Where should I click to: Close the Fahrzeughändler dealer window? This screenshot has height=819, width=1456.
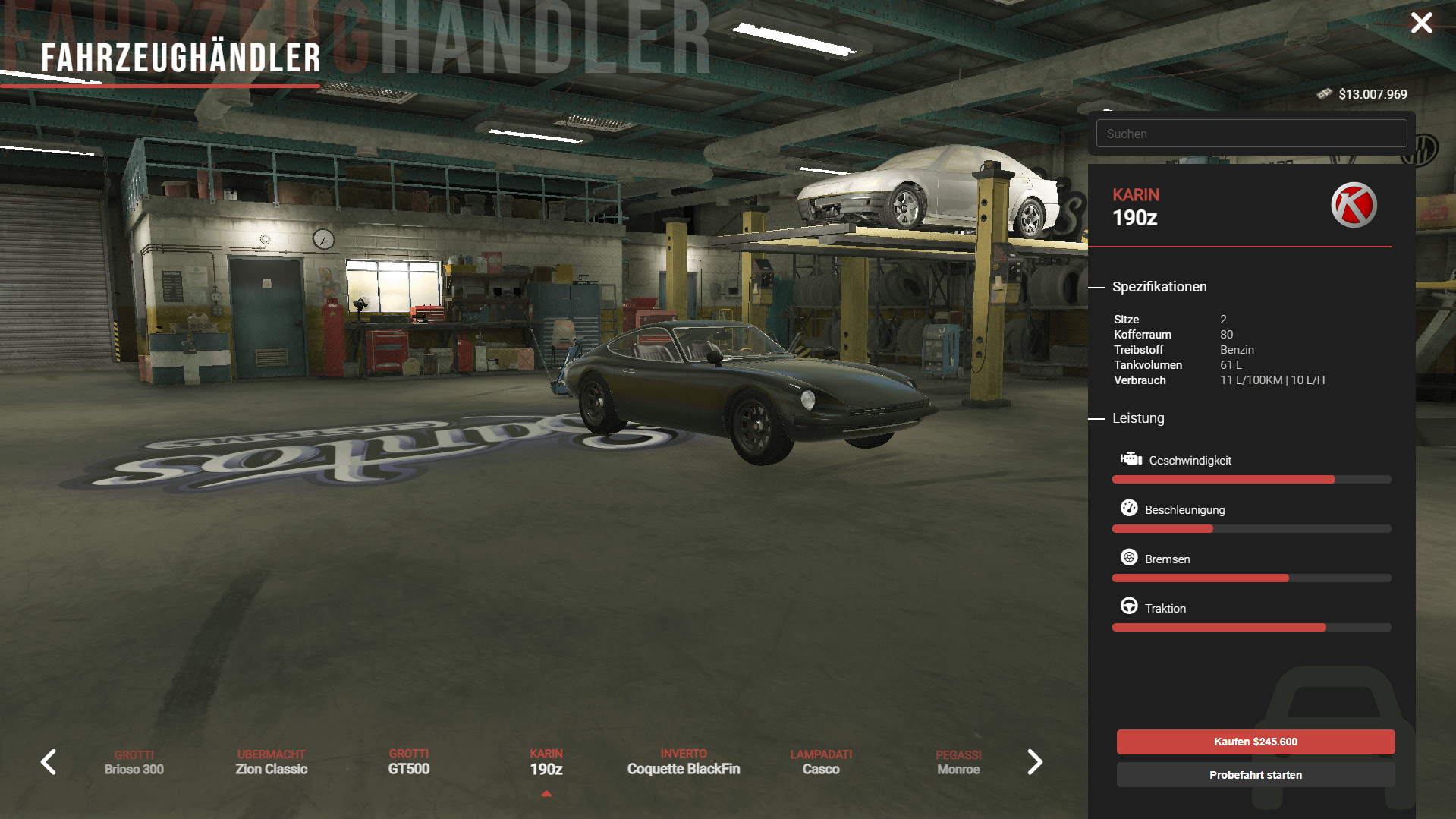[x=1421, y=23]
